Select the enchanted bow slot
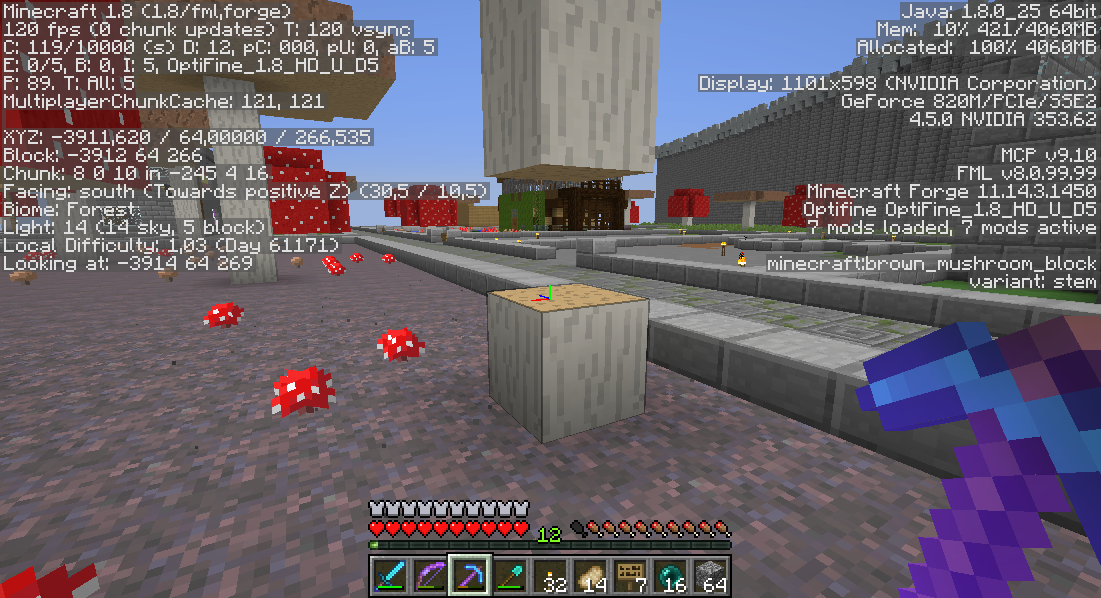The width and height of the screenshot is (1101, 598). [429, 576]
